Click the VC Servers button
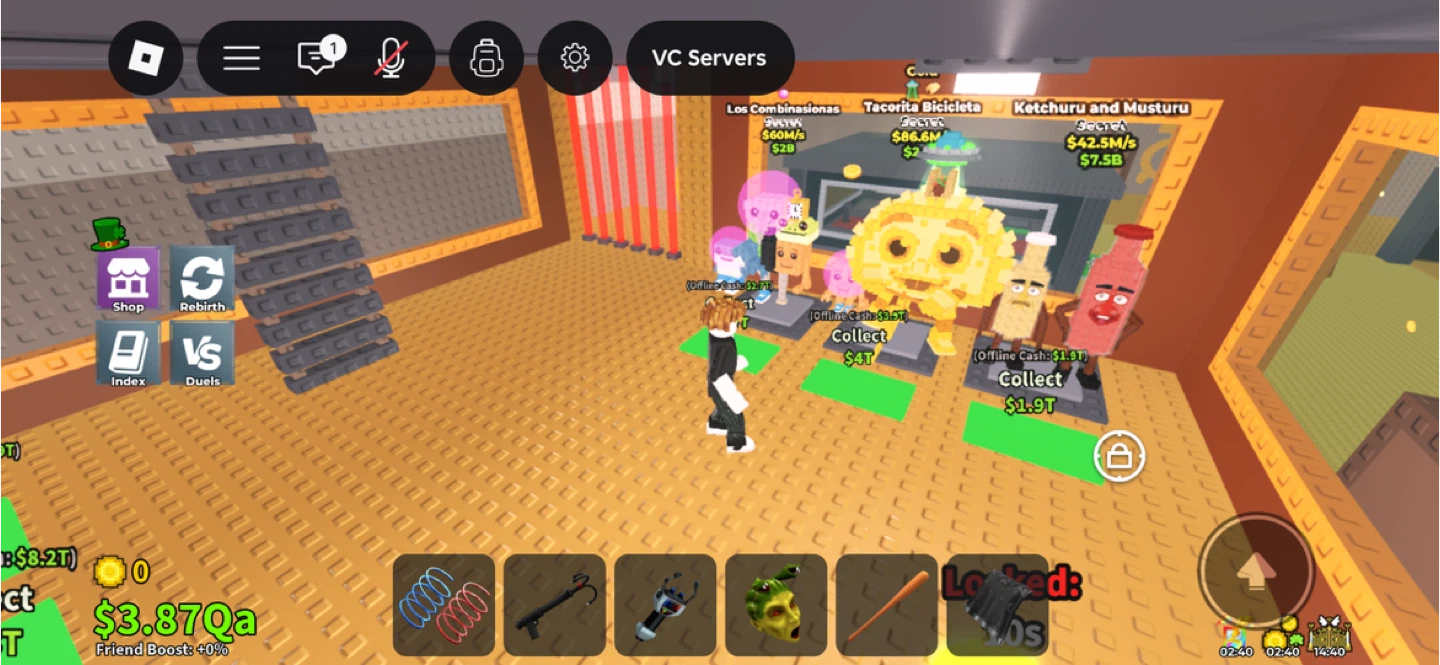The width and height of the screenshot is (1440, 665). [709, 58]
